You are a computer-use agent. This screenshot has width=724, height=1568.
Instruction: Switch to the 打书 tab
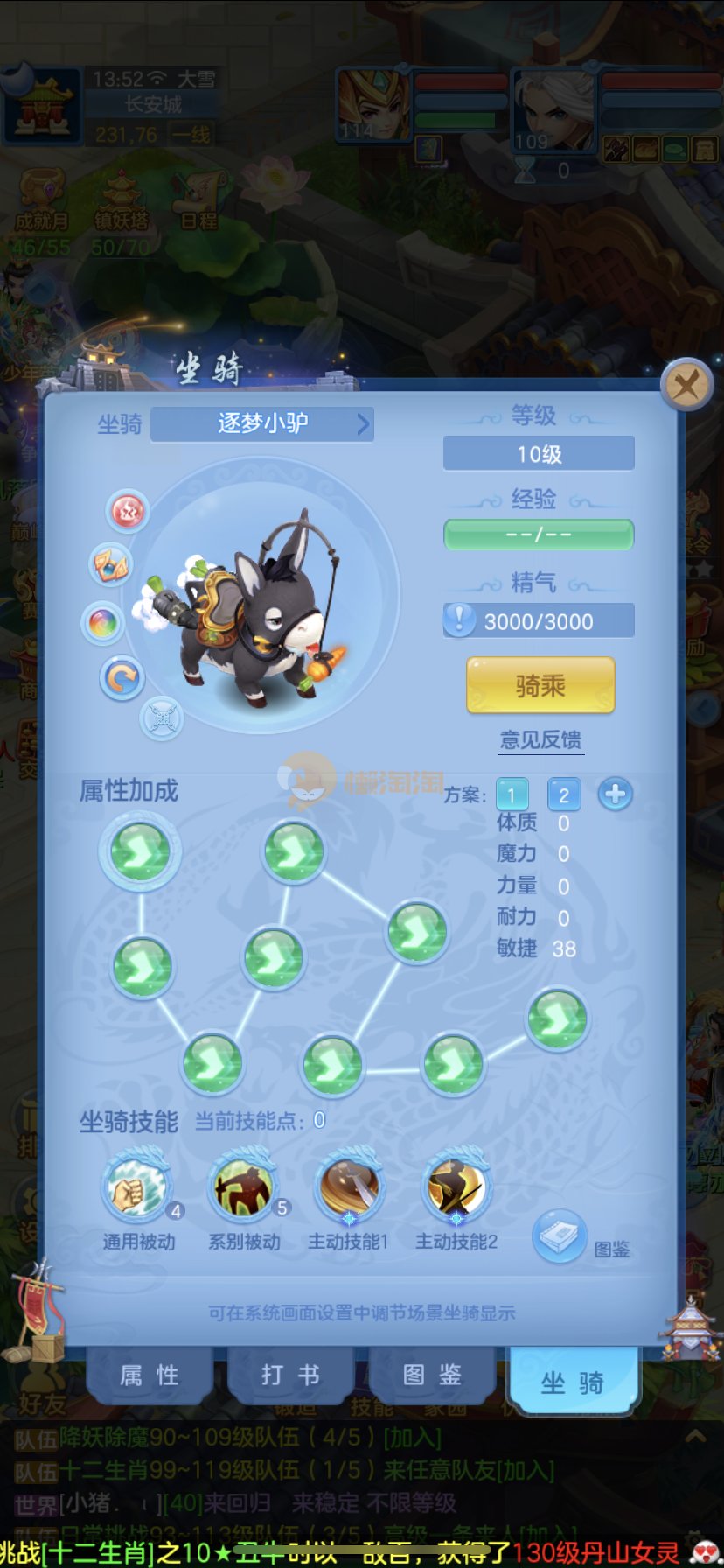(x=290, y=1375)
